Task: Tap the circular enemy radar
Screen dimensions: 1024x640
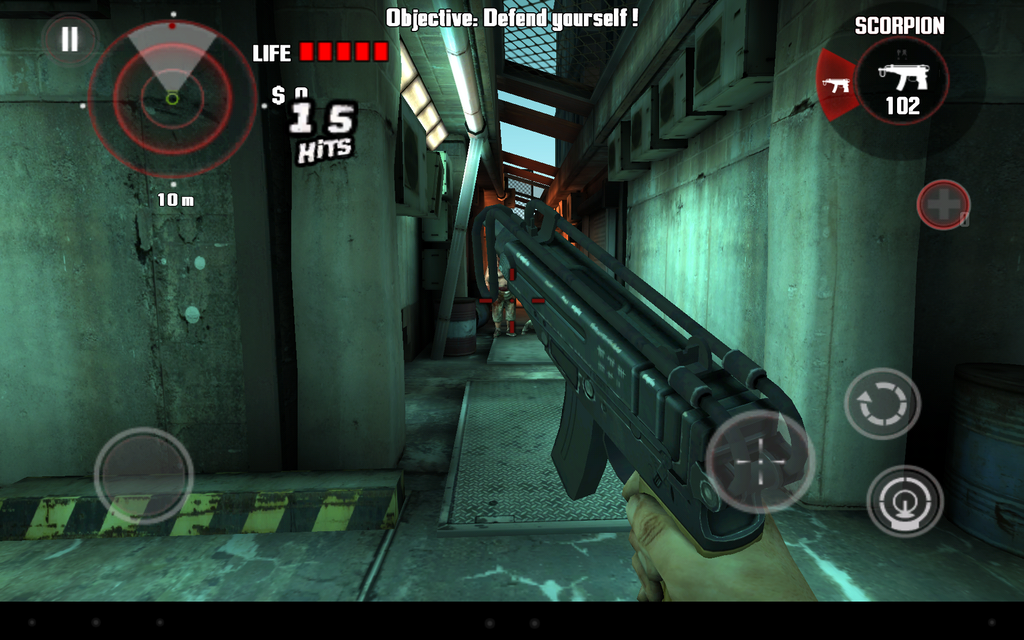Action: 172,99
